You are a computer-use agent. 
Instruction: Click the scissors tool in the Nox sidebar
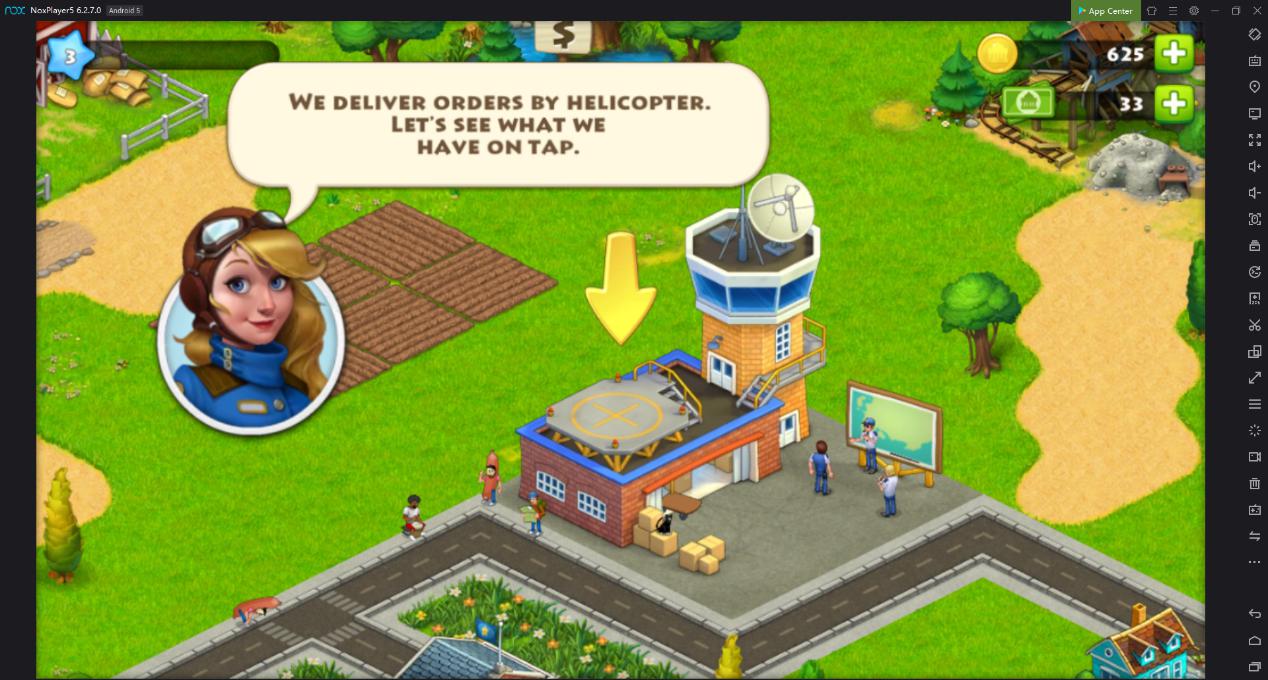point(1255,325)
